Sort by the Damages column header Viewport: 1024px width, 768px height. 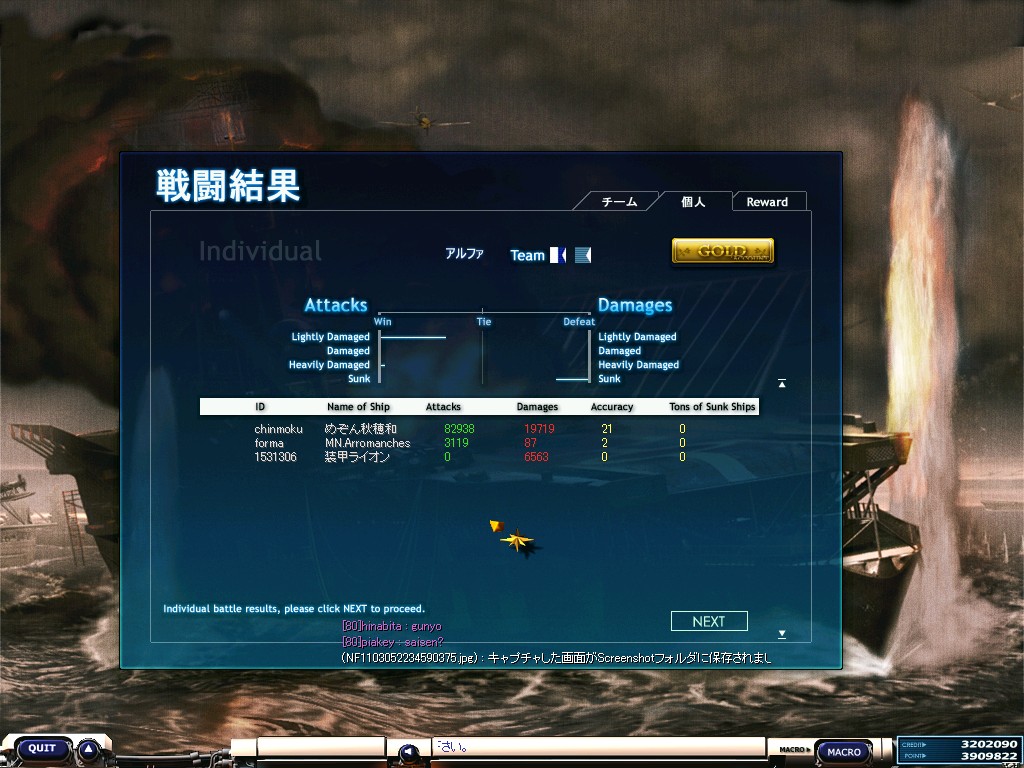click(x=537, y=407)
